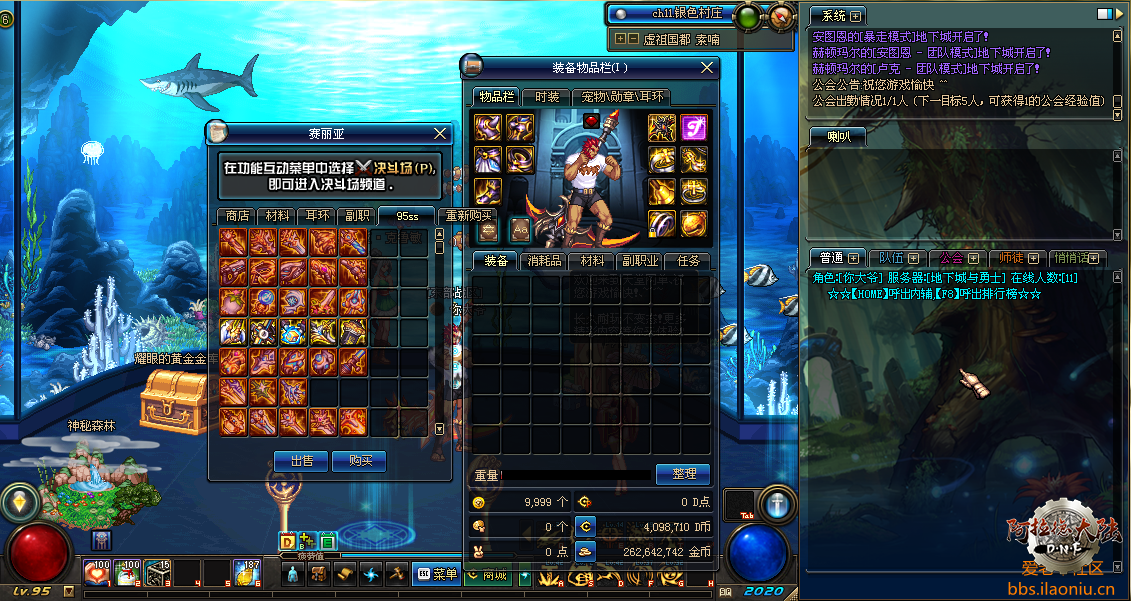Switch to the 副职 shop tab
Viewport: 1131px width, 601px height.
coord(357,215)
